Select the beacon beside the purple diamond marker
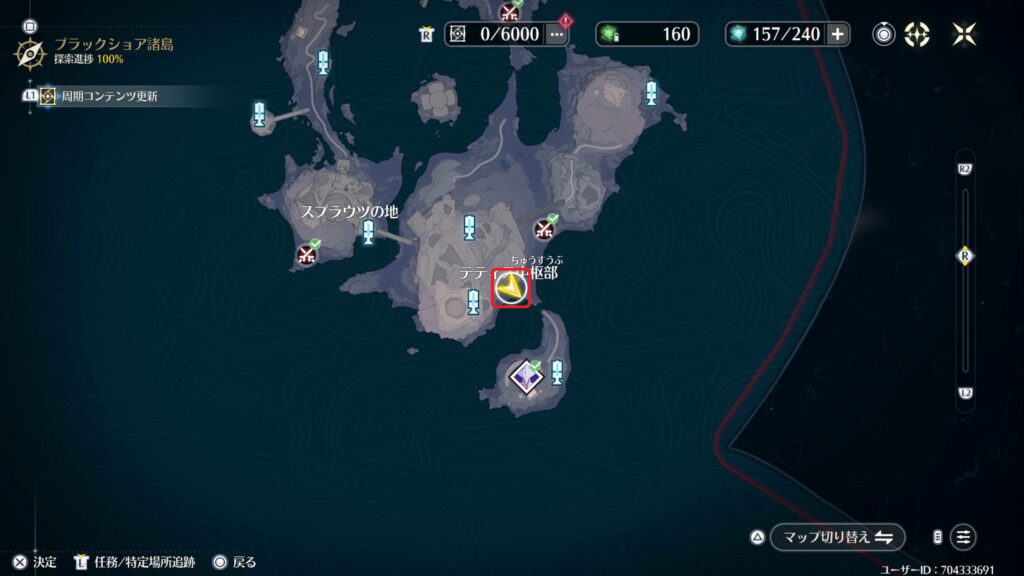This screenshot has height=576, width=1024. point(557,373)
